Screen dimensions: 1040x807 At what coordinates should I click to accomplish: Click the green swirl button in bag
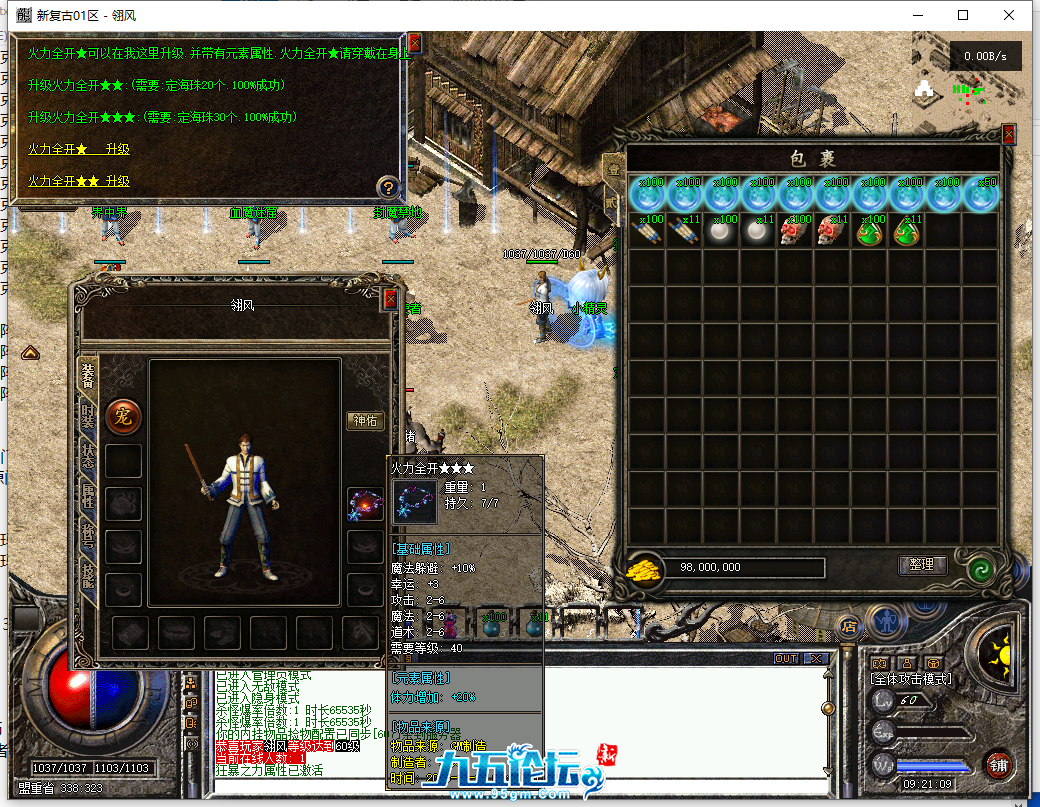click(x=981, y=570)
